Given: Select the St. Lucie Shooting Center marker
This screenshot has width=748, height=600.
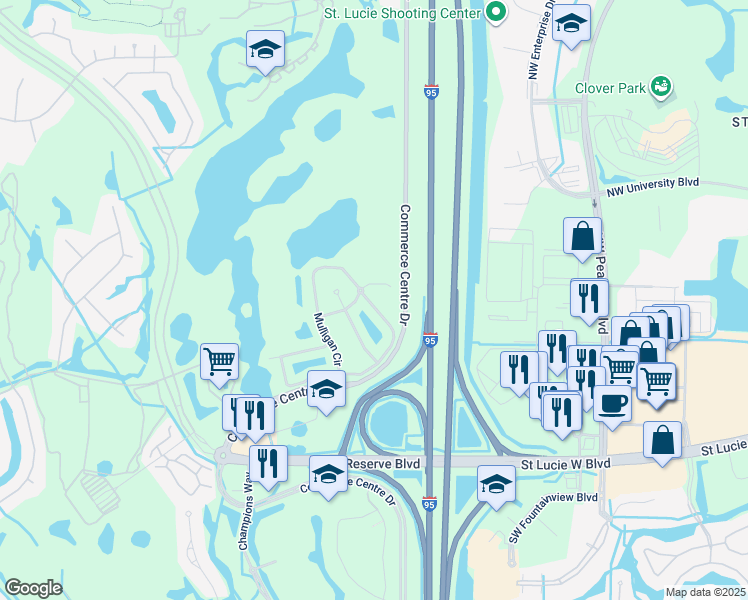Looking at the screenshot, I should pos(495,12).
